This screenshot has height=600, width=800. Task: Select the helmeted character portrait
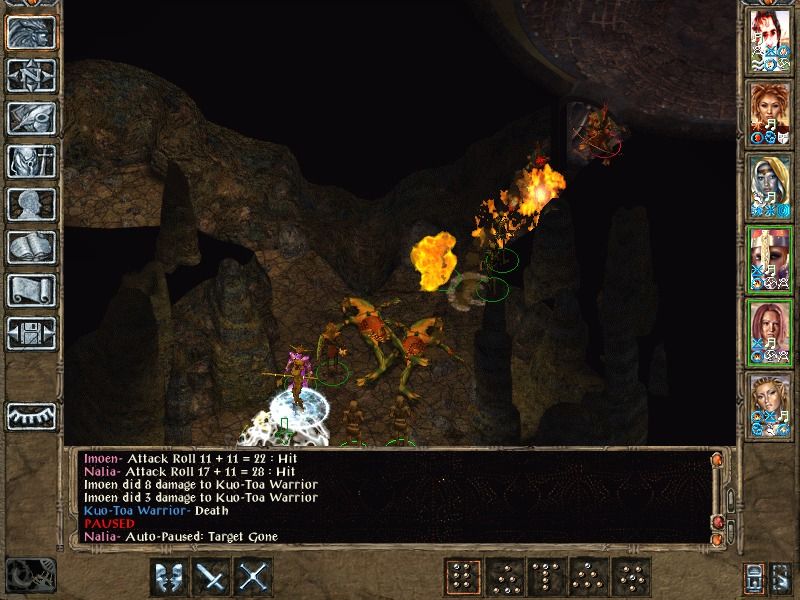point(770,260)
